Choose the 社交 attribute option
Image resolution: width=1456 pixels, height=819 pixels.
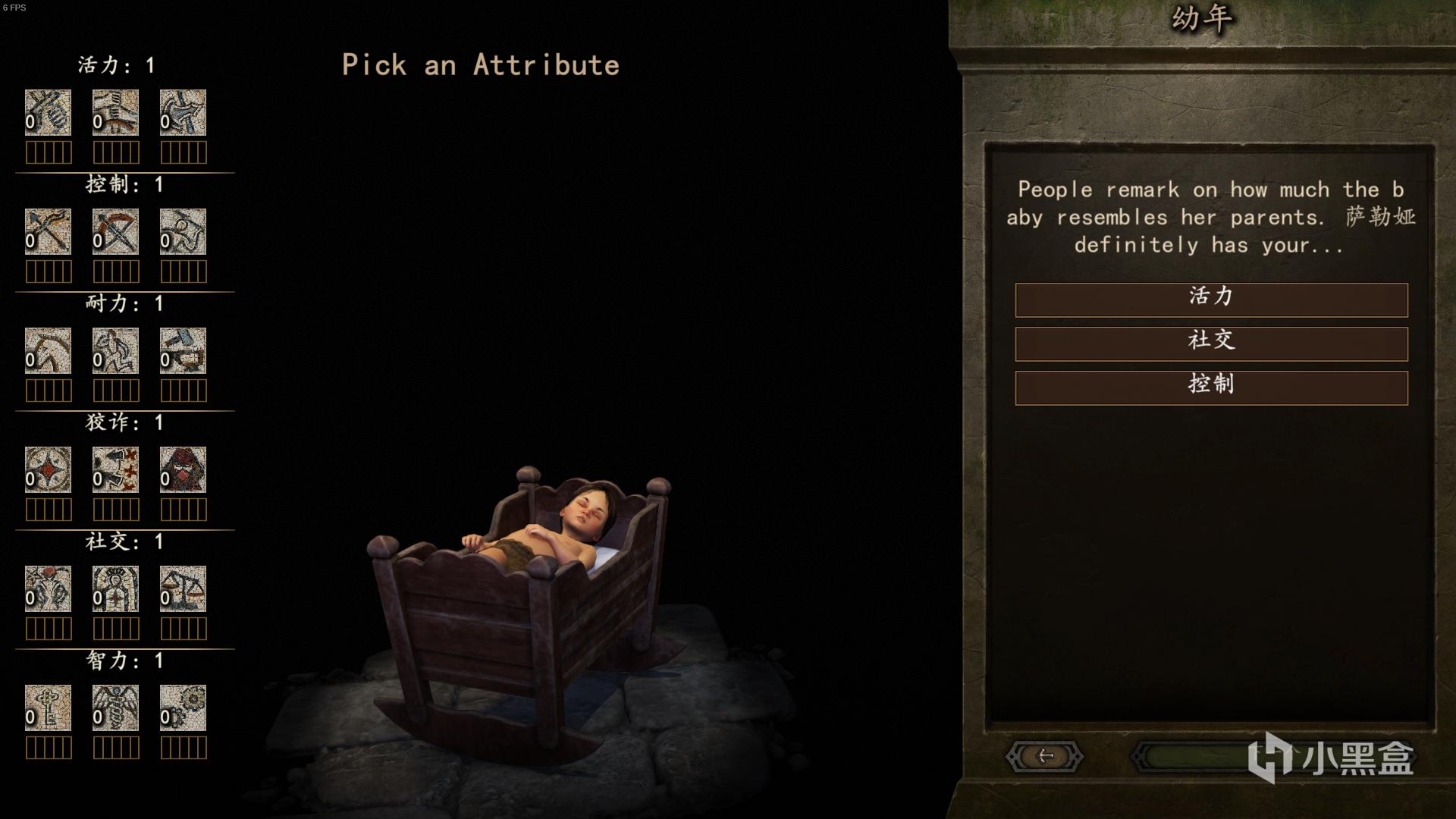tap(1211, 344)
